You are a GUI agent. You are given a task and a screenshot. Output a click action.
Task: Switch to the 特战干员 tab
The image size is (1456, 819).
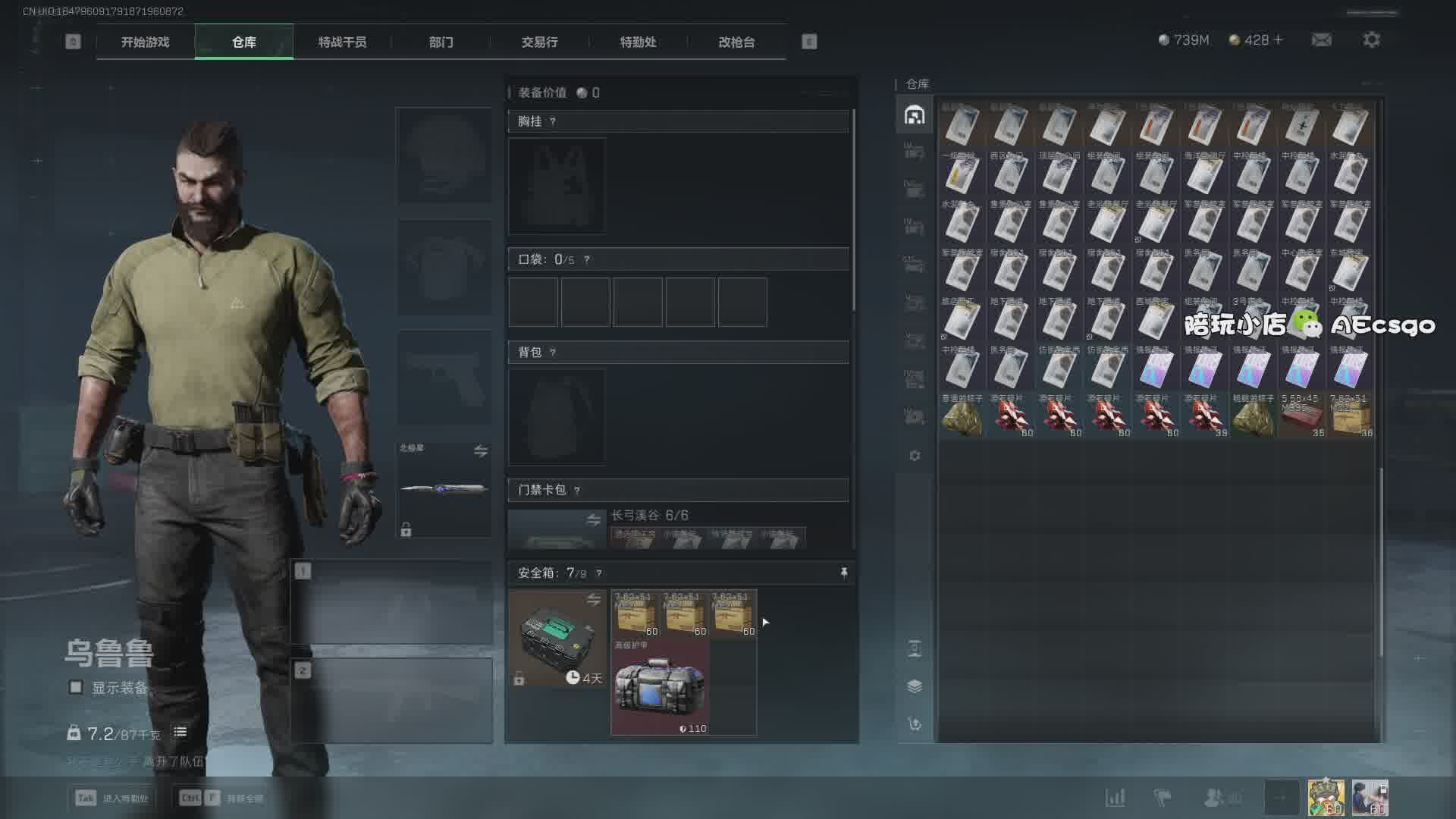point(342,42)
